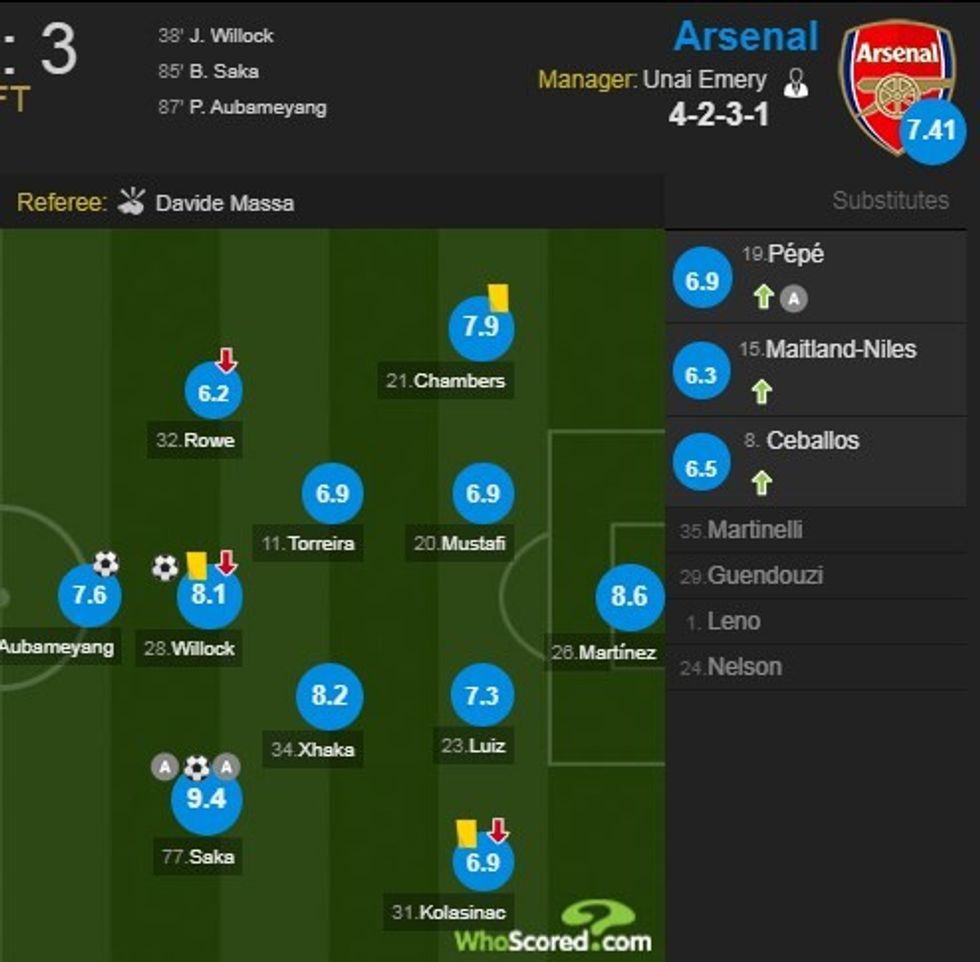Open the Arsenal team name link
The width and height of the screenshot is (980, 962).
[746, 36]
